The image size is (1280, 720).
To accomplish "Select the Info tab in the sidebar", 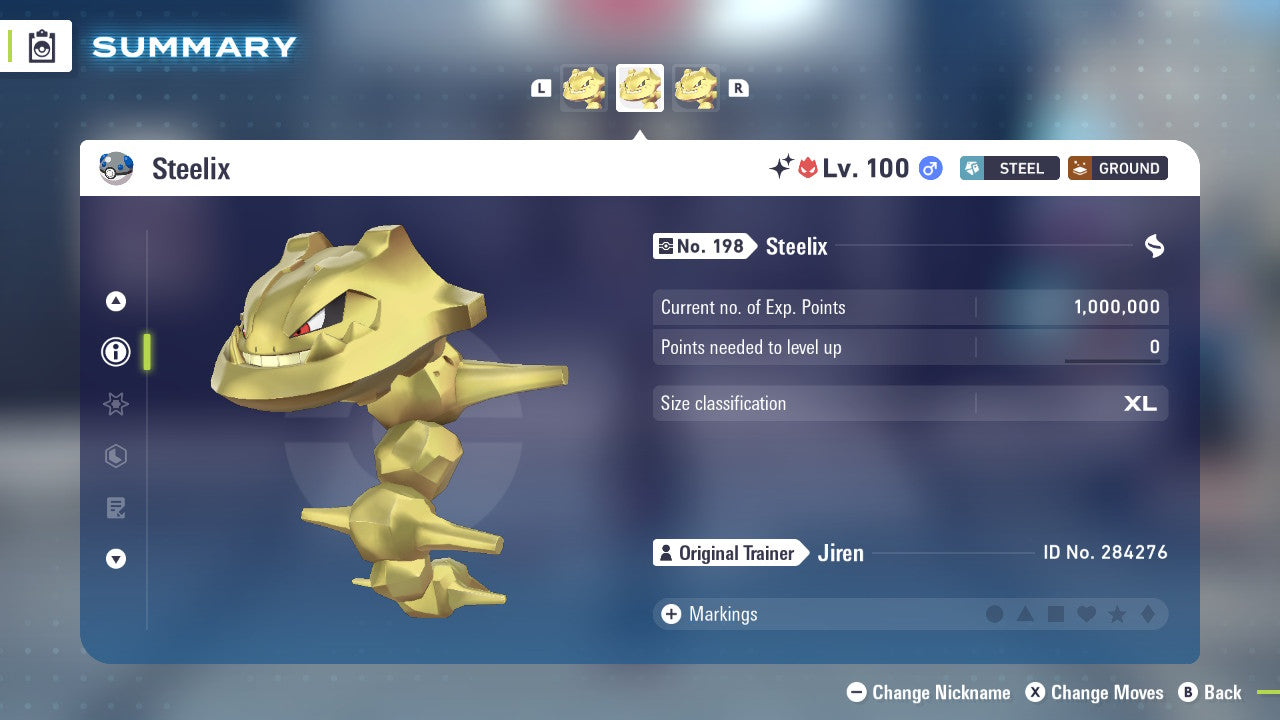I will click(x=115, y=352).
